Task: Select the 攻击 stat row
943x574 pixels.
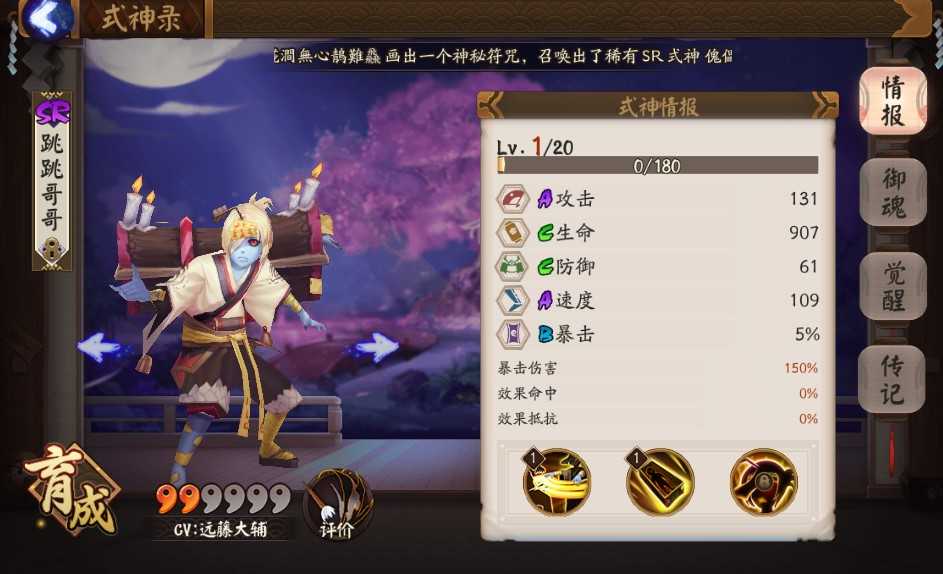Action: [x=658, y=199]
